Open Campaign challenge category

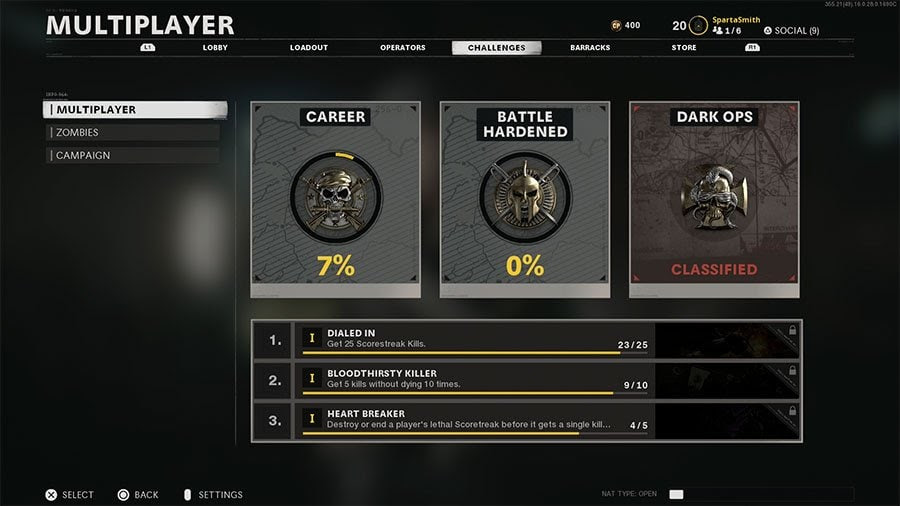pyautogui.click(x=133, y=155)
